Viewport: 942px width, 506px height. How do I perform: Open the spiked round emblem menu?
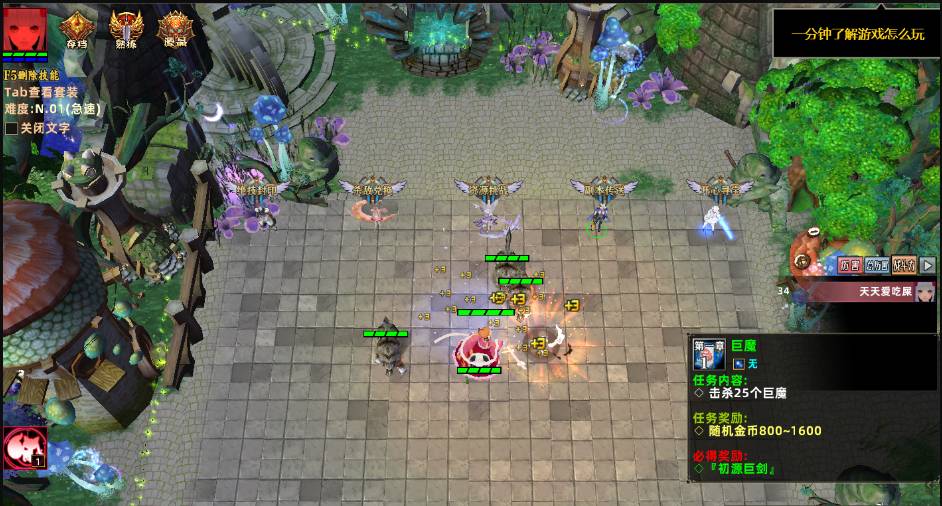(175, 29)
